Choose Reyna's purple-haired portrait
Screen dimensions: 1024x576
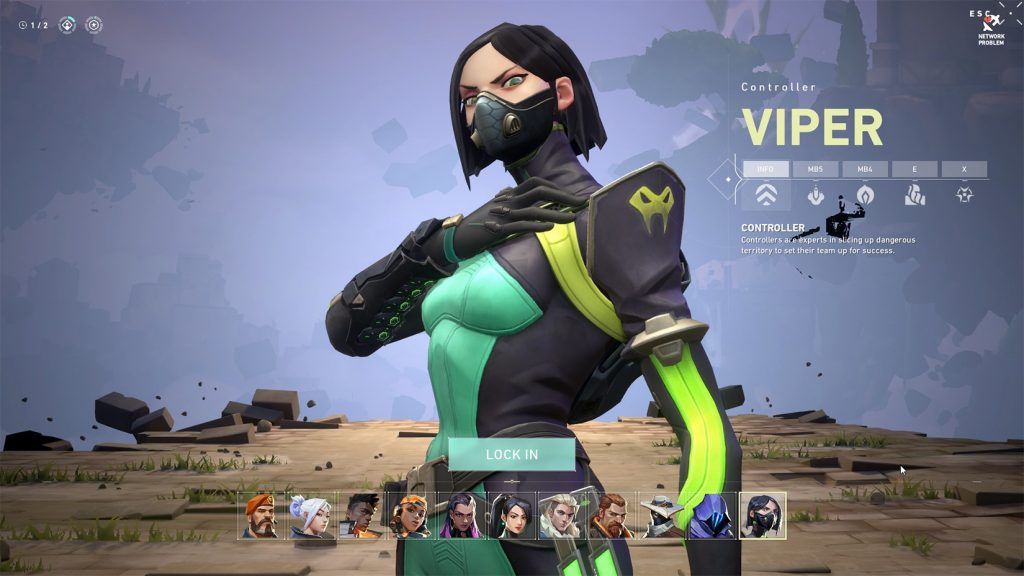[461, 515]
